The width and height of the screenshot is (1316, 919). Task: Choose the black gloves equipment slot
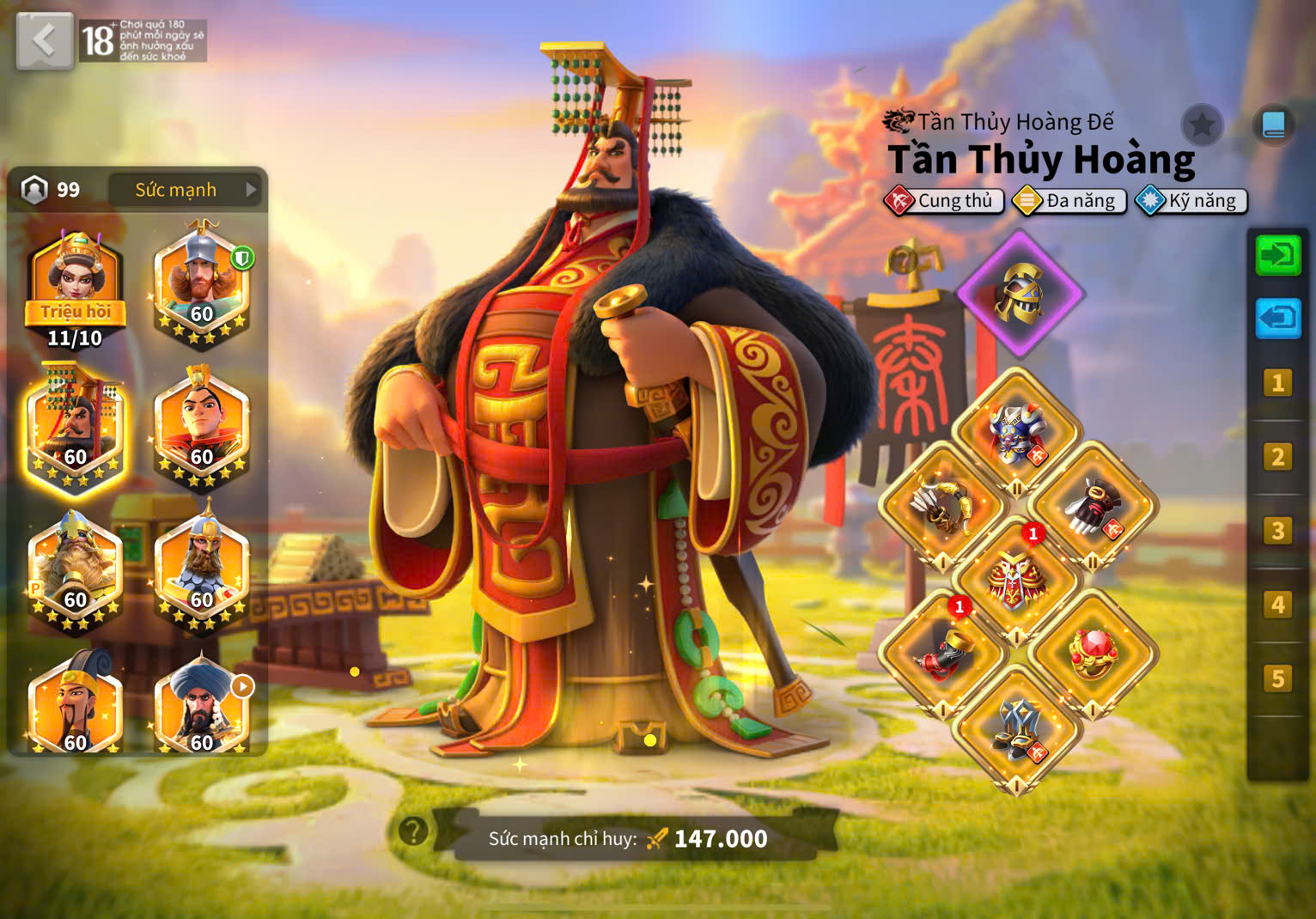1093,507
